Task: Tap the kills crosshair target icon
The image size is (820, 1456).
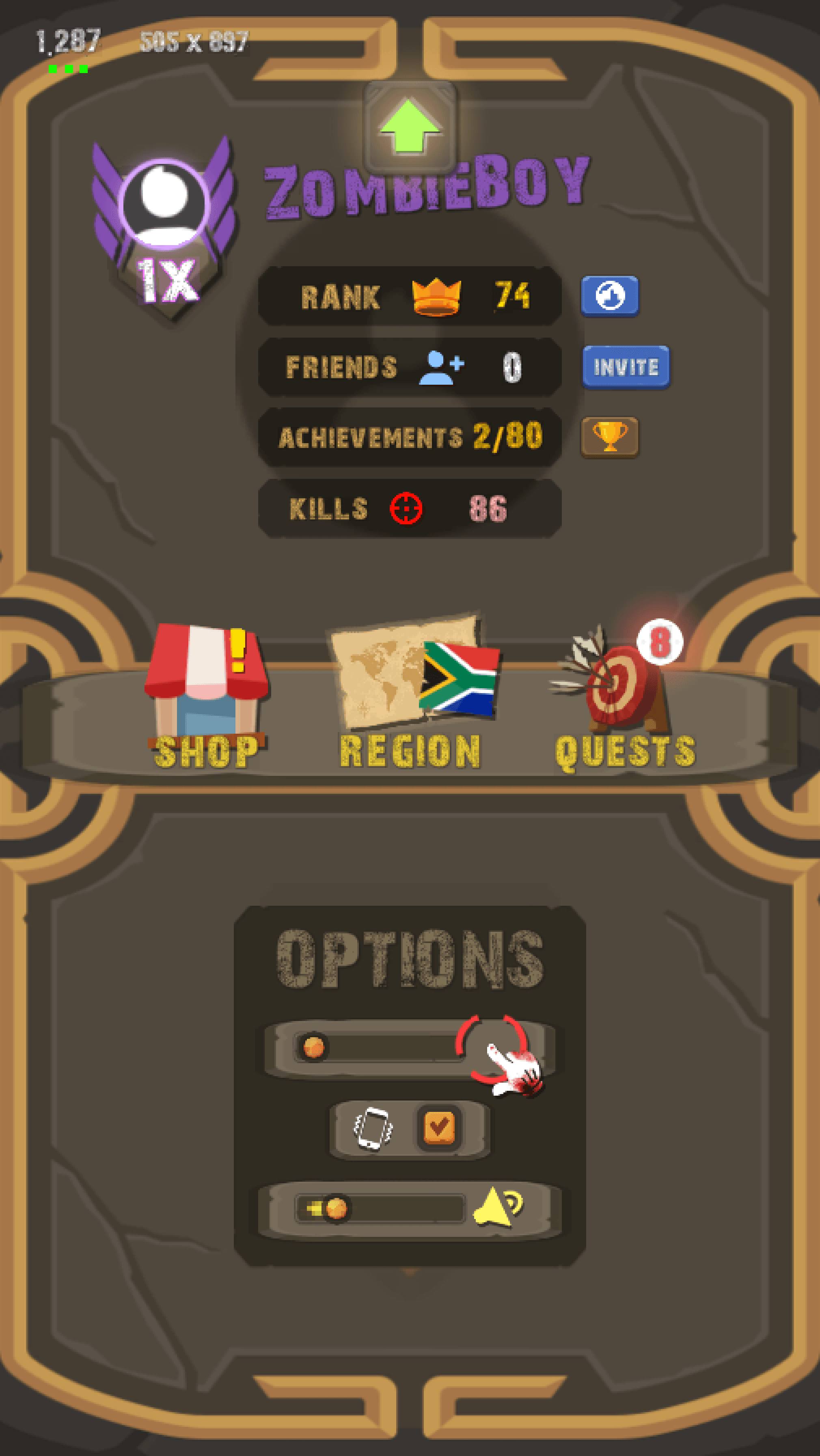Action: coord(407,509)
